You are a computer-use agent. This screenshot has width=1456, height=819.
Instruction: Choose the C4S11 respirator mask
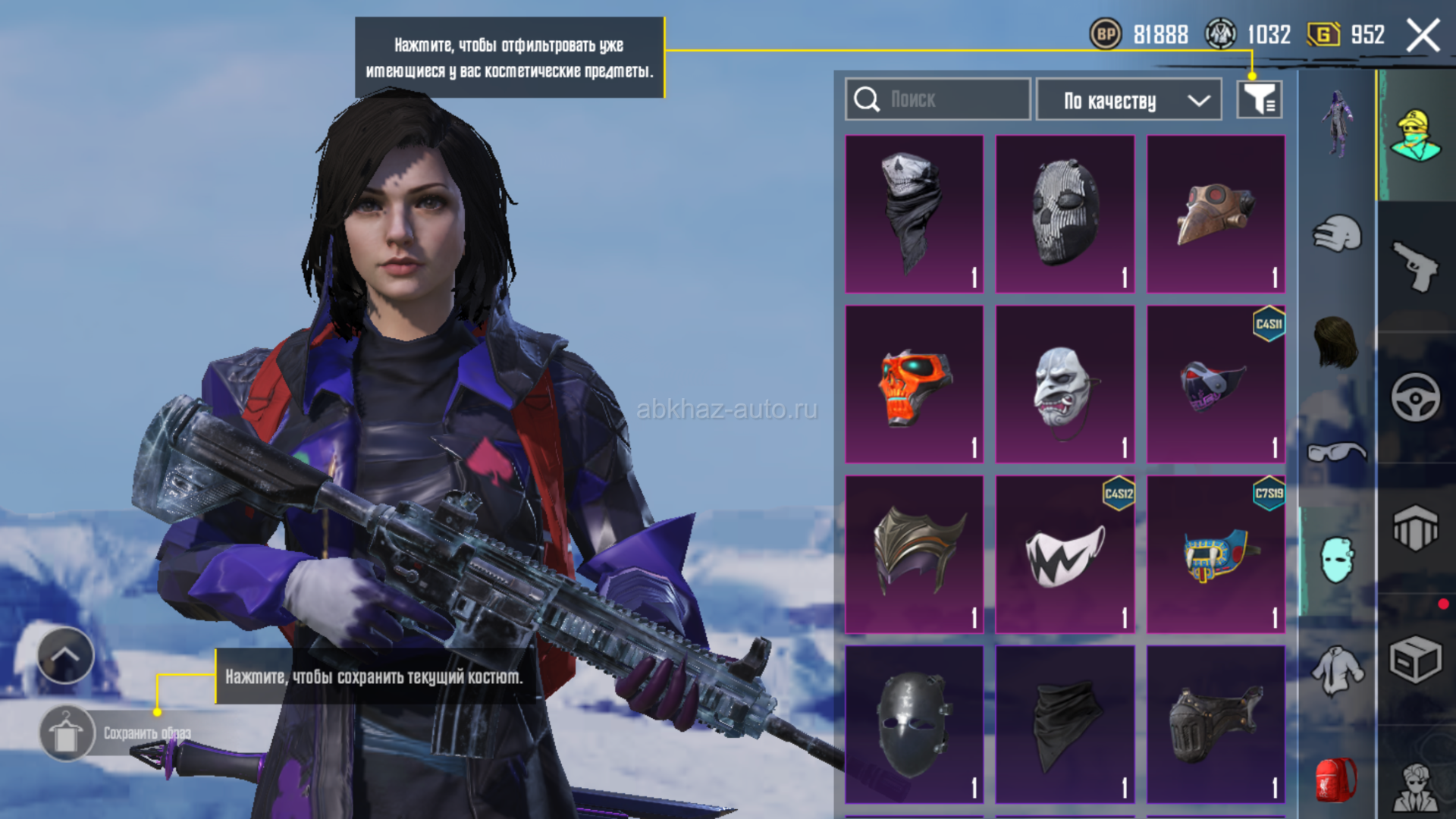tap(1215, 384)
